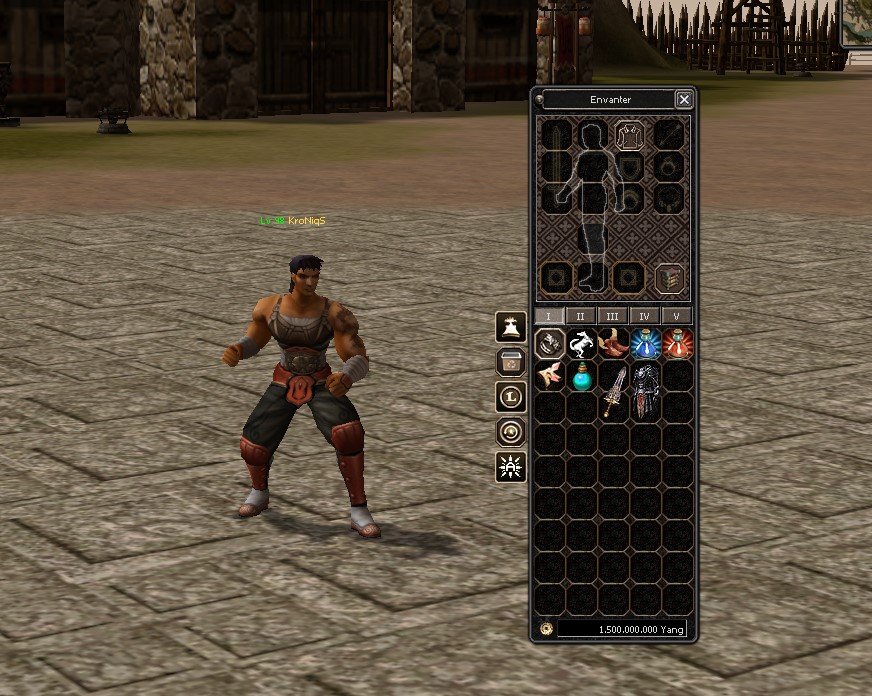This screenshot has width=872, height=696.
Task: Activate the sunburst side button
Action: point(511,466)
